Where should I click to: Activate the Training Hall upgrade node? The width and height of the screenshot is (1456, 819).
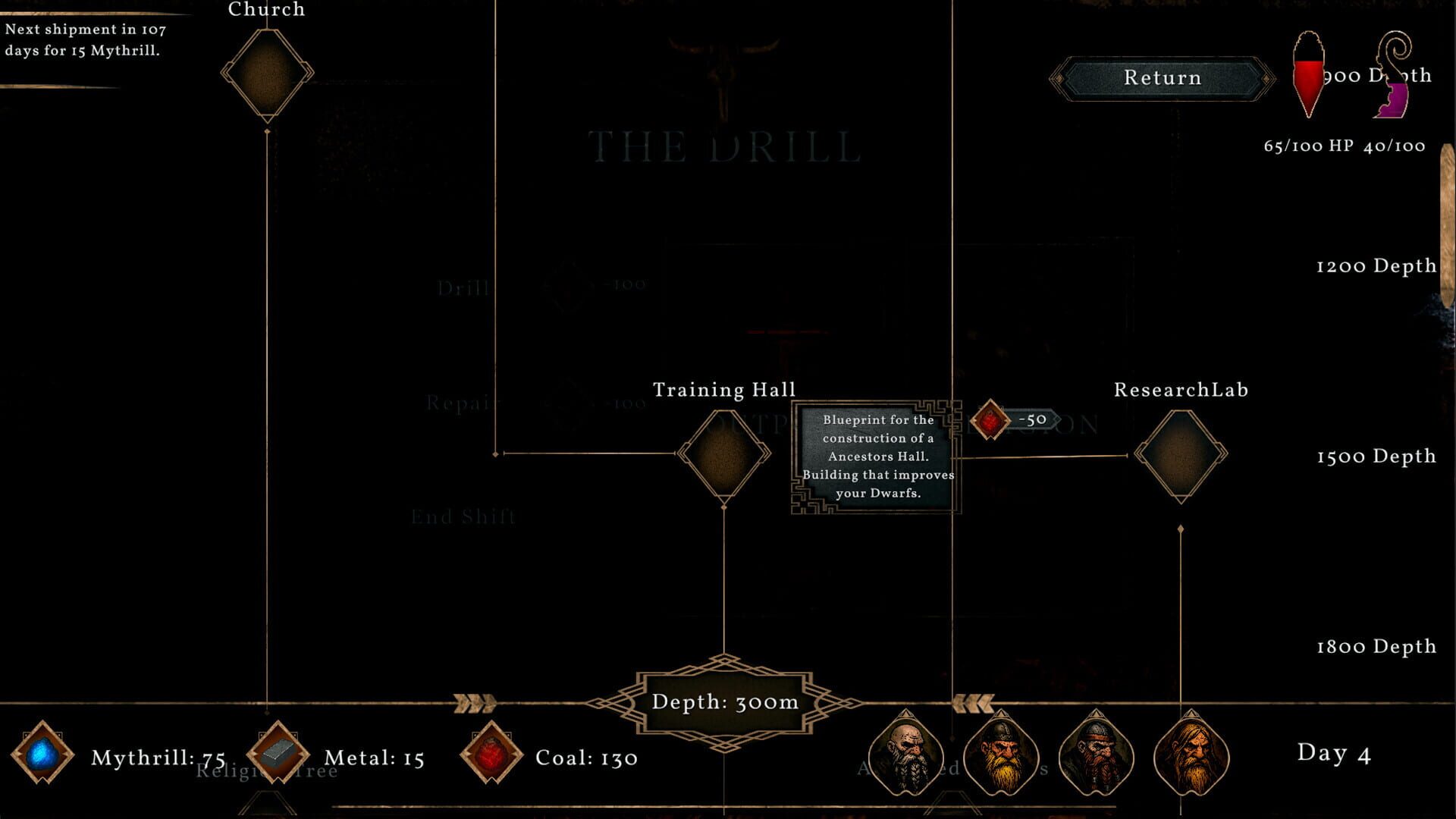tap(724, 455)
